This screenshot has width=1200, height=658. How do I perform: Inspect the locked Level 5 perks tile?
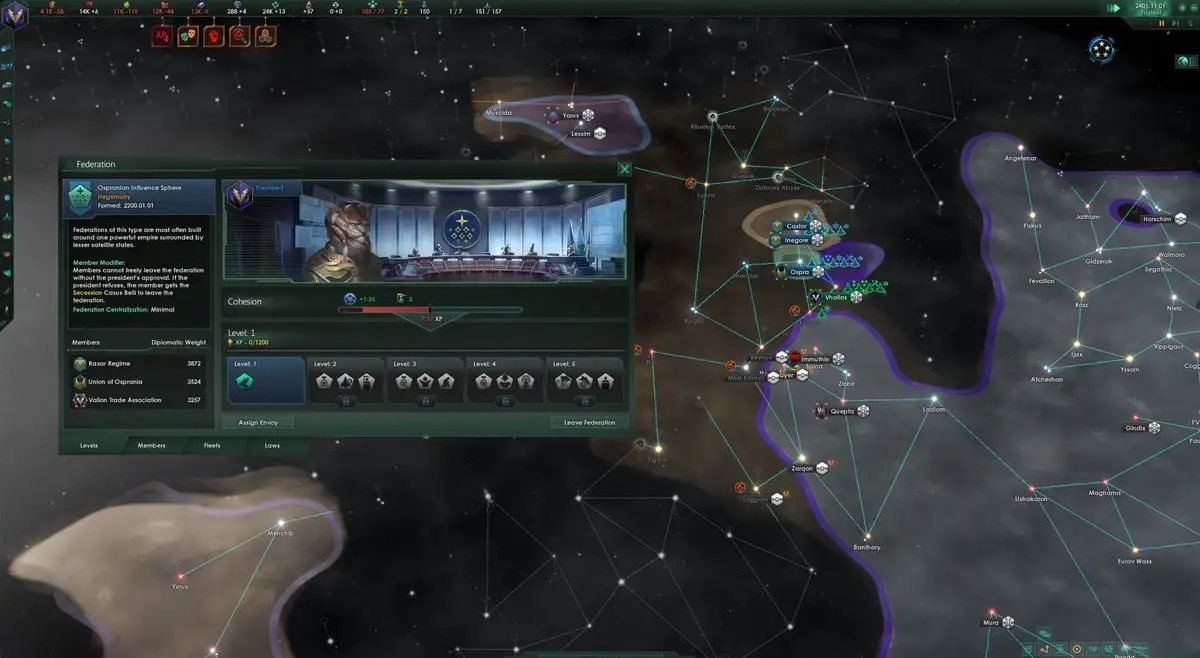[x=586, y=380]
